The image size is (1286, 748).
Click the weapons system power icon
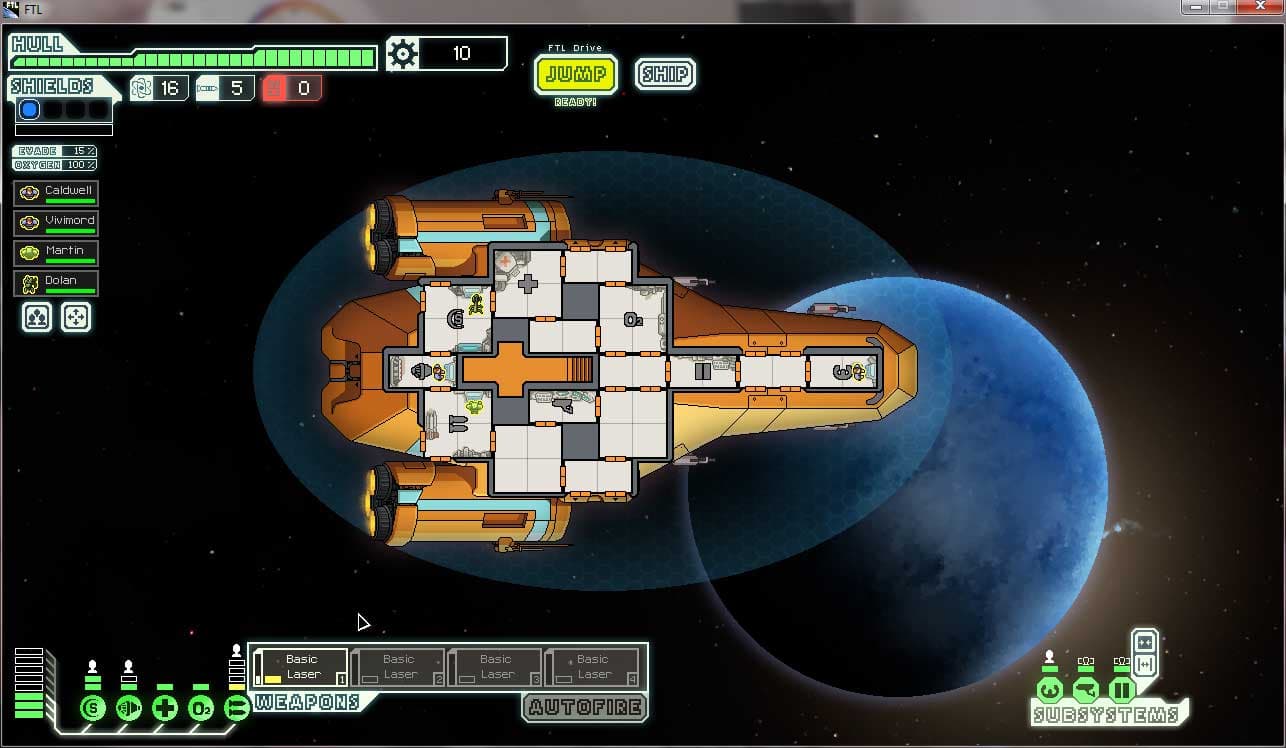237,709
